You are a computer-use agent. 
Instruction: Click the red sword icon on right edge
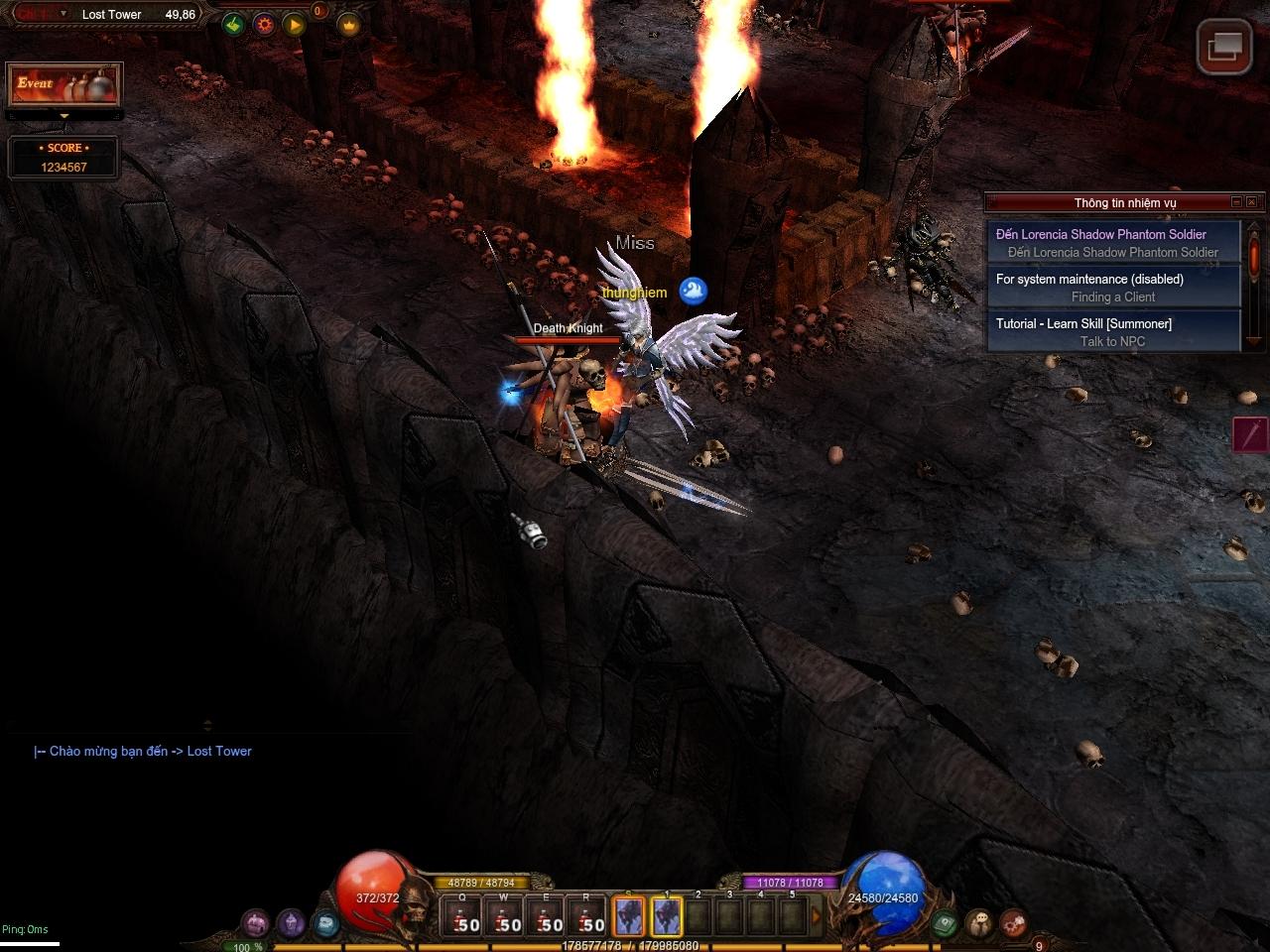(x=1251, y=434)
